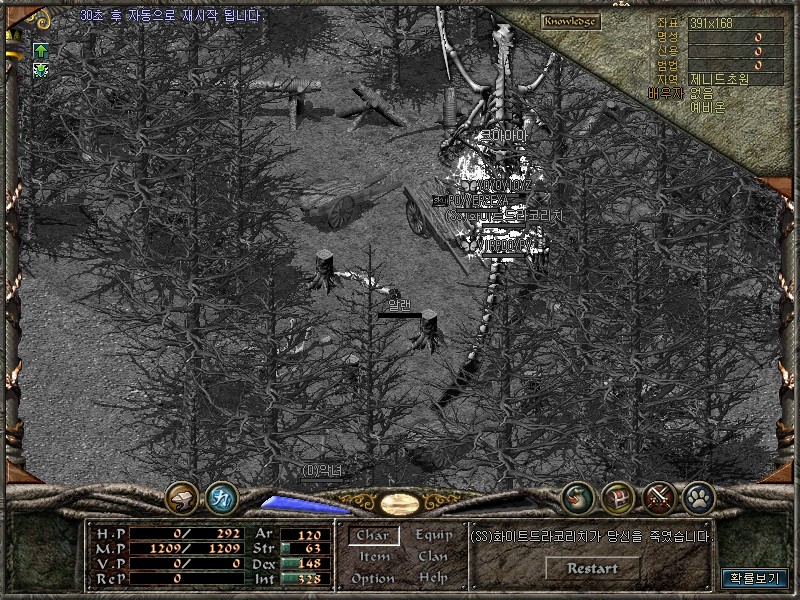Click the green swirl round icon
Viewport: 800px width, 600px height.
point(577,496)
